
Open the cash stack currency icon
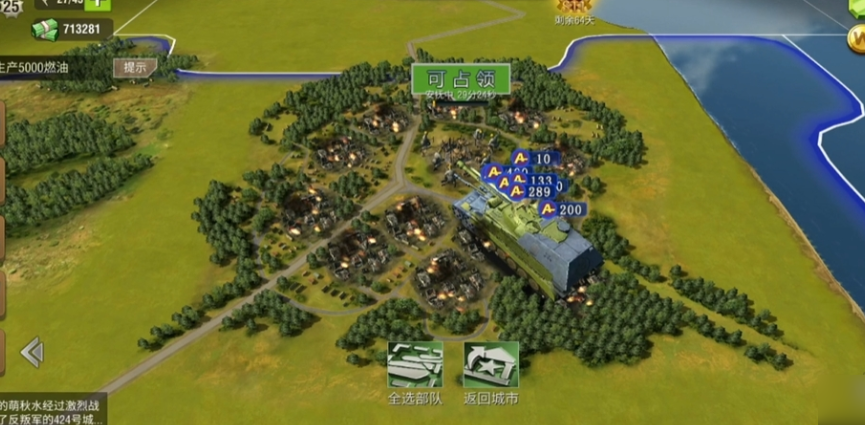pos(46,28)
